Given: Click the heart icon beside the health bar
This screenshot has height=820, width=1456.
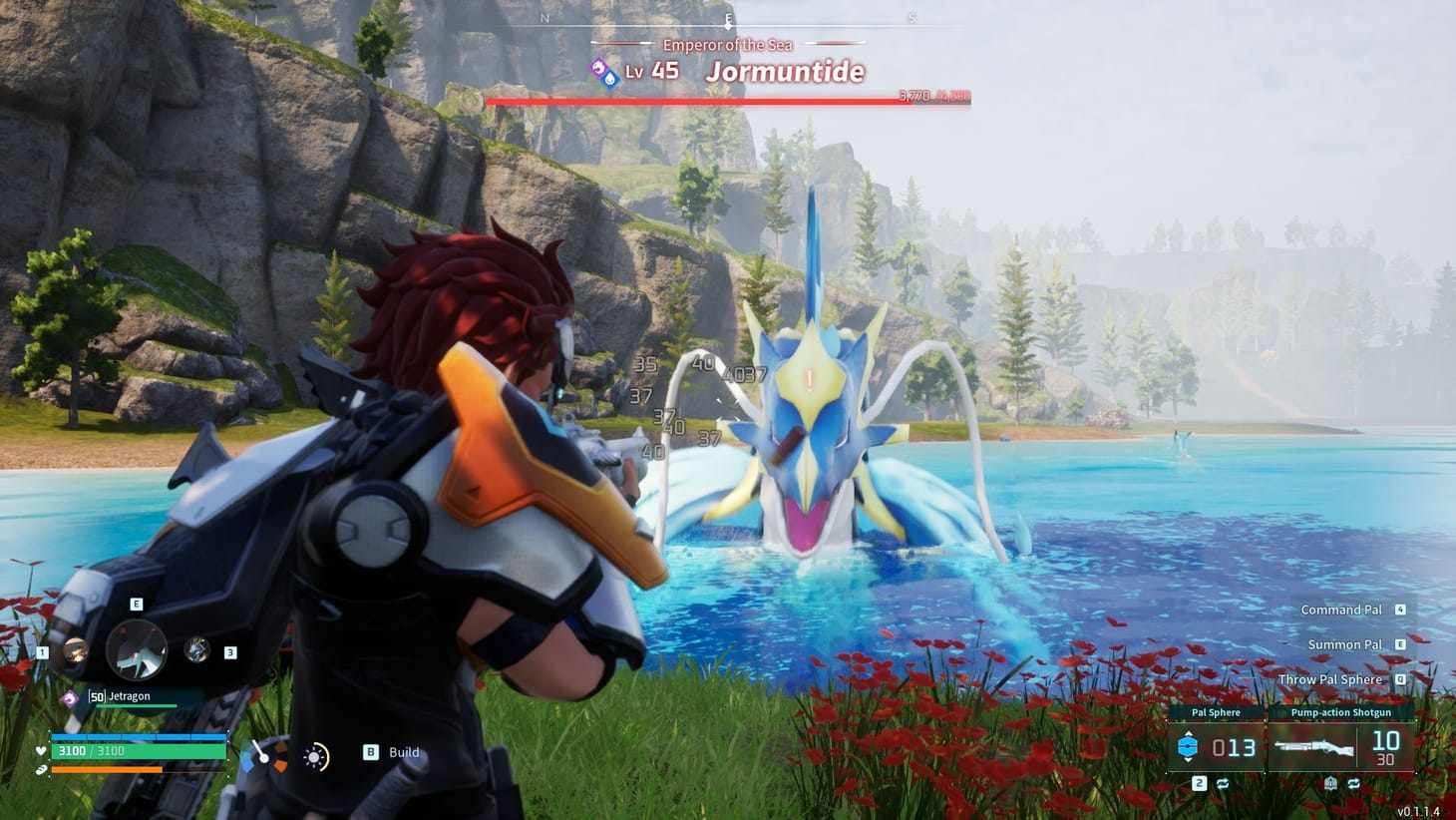Looking at the screenshot, I should pos(42,751).
